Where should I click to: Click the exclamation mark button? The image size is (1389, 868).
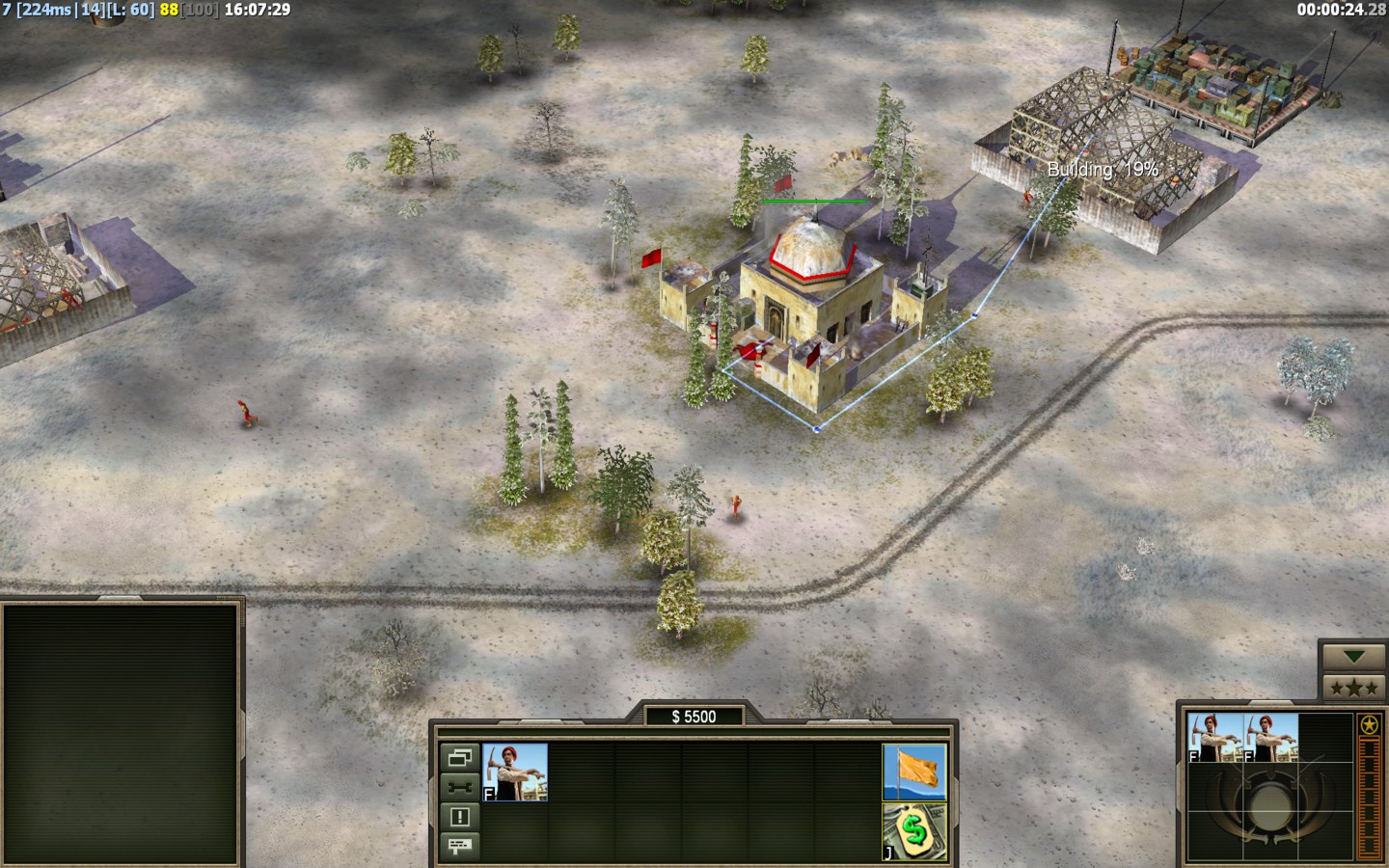pos(459,817)
